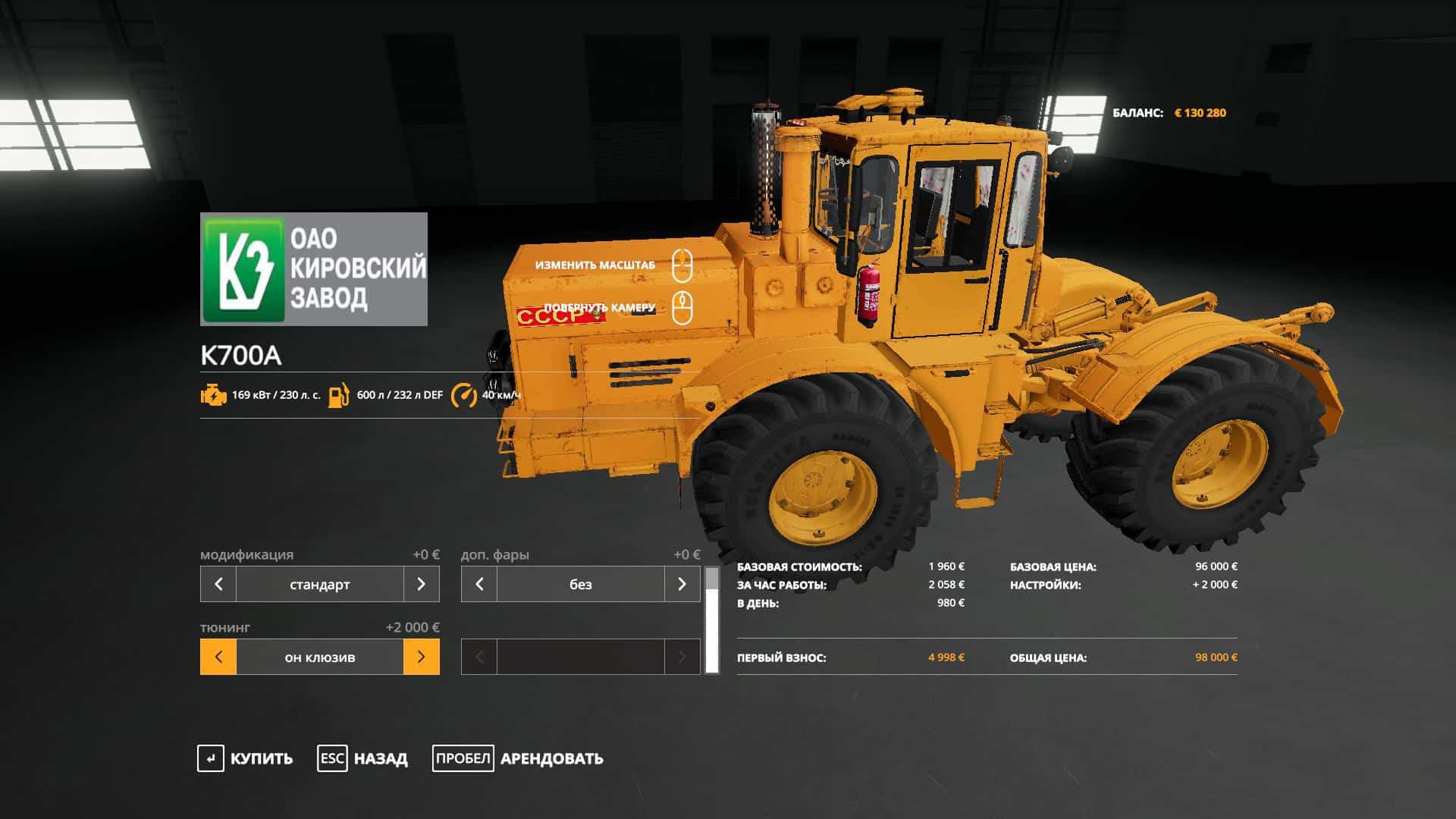Image resolution: width=1456 pixels, height=819 pixels.
Task: Select previous модификация option
Action: click(218, 584)
